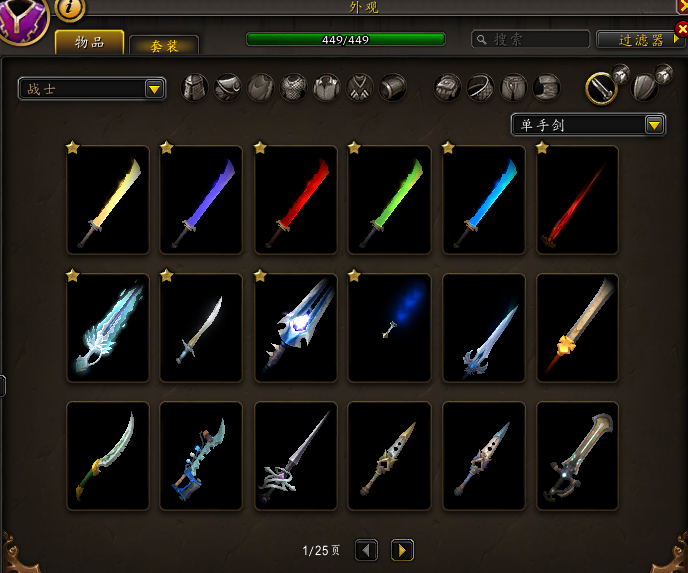The width and height of the screenshot is (688, 573).
Task: Choose the green glowing sword appearance
Action: click(390, 200)
